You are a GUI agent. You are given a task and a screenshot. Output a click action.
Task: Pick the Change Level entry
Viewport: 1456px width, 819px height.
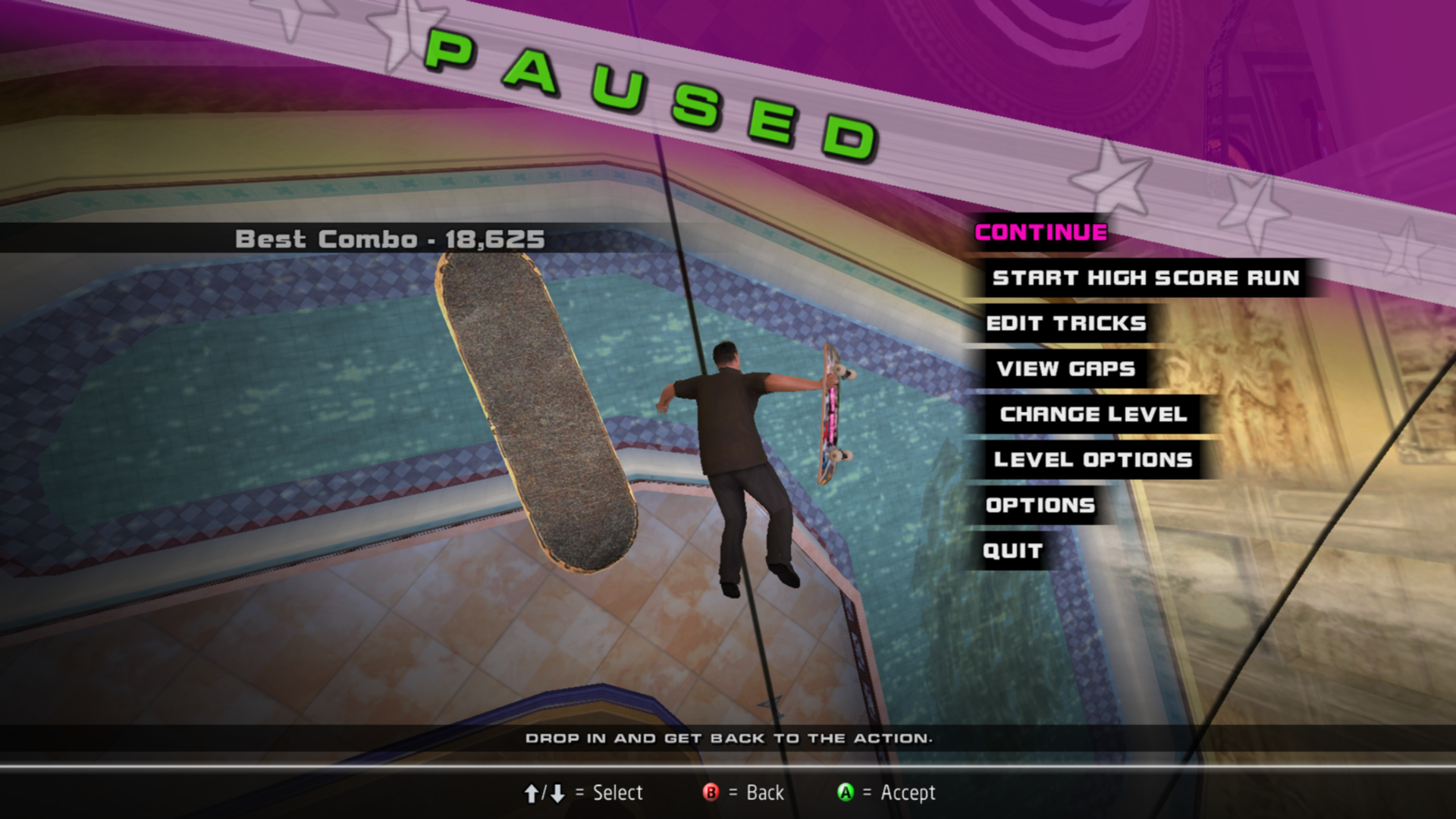tap(1093, 415)
